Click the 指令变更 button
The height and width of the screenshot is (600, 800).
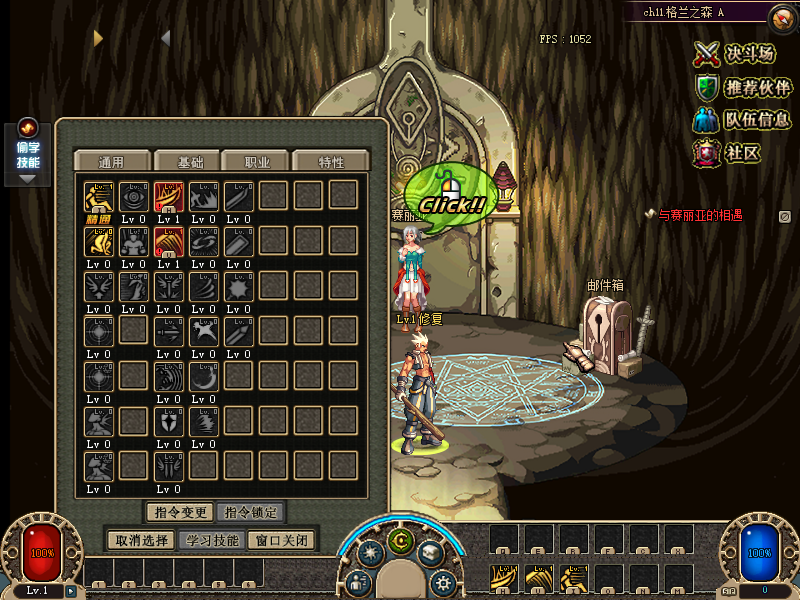(x=180, y=513)
